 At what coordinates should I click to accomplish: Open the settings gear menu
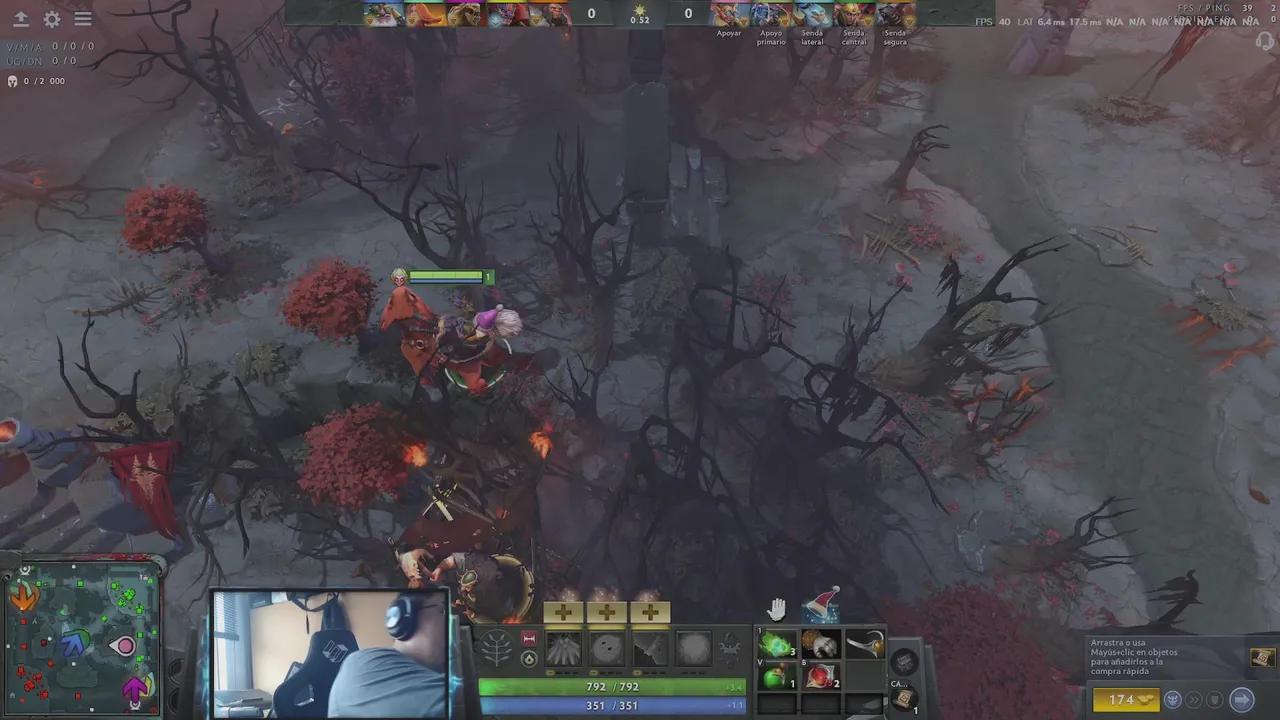[52, 18]
